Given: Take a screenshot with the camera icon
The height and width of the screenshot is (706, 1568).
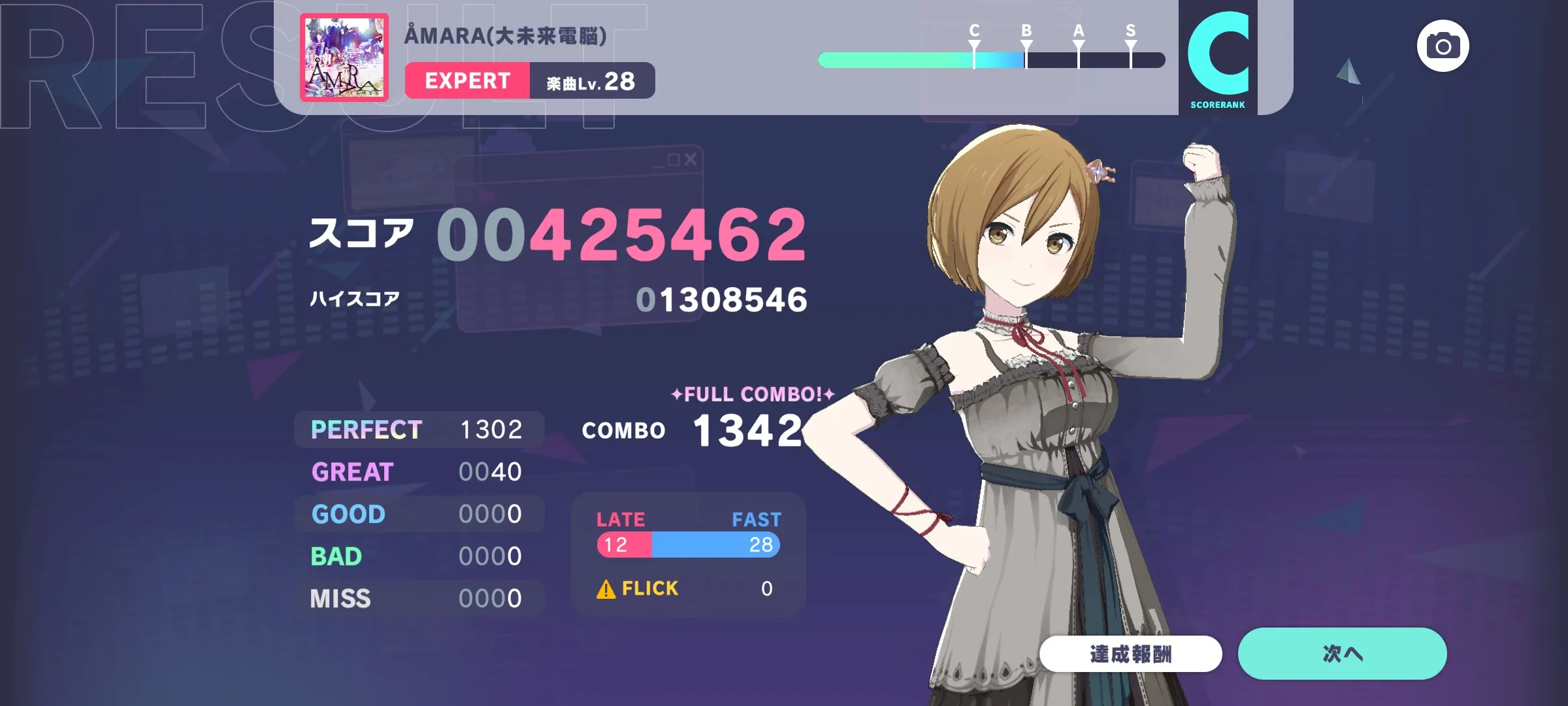Looking at the screenshot, I should [x=1443, y=46].
